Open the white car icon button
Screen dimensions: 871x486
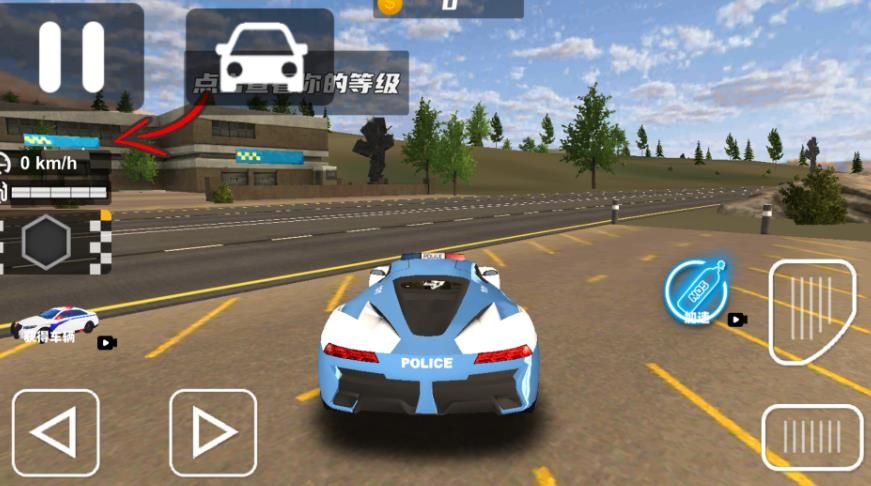tap(260, 56)
